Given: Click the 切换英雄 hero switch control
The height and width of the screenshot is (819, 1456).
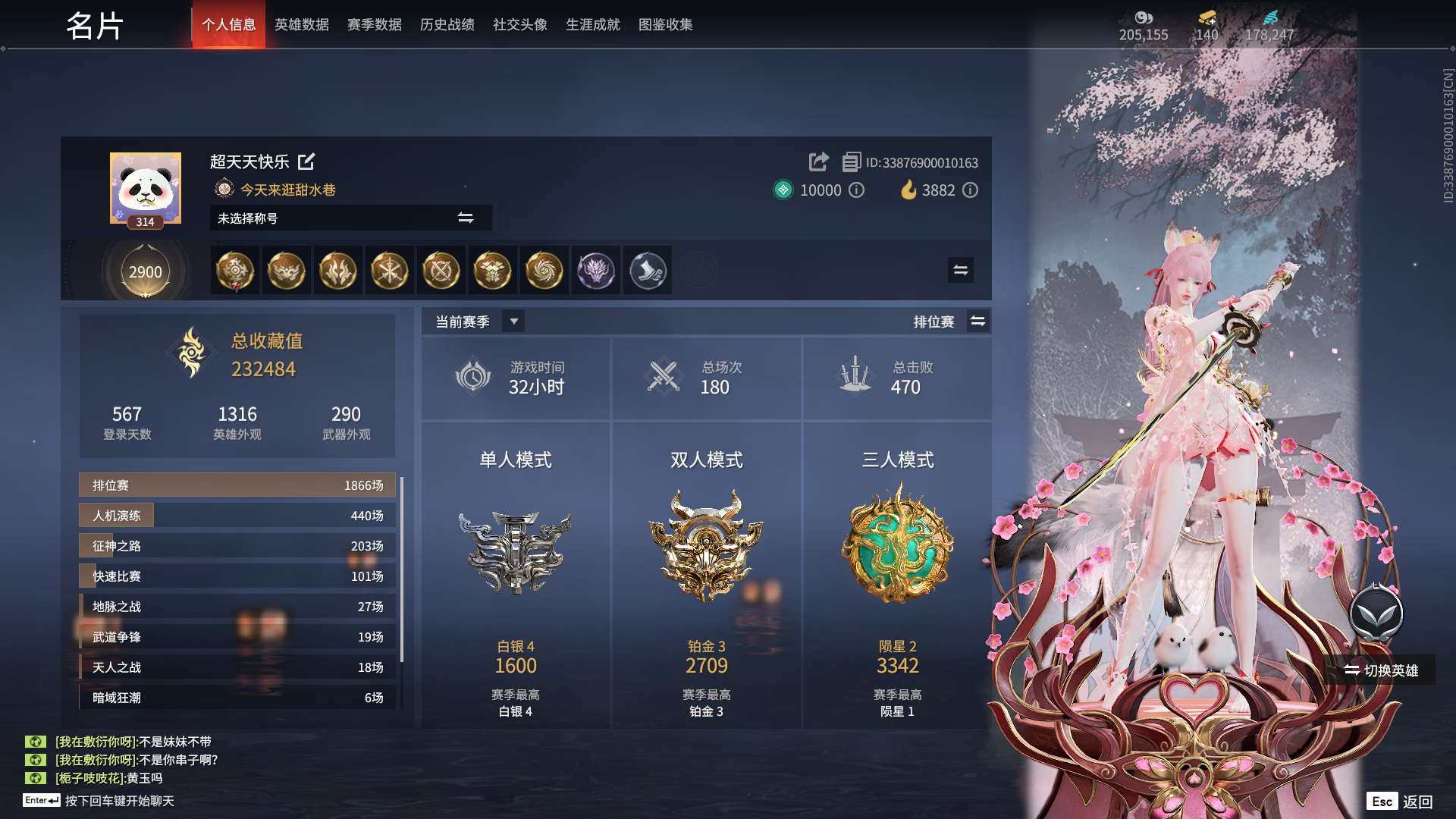Looking at the screenshot, I should [1382, 670].
